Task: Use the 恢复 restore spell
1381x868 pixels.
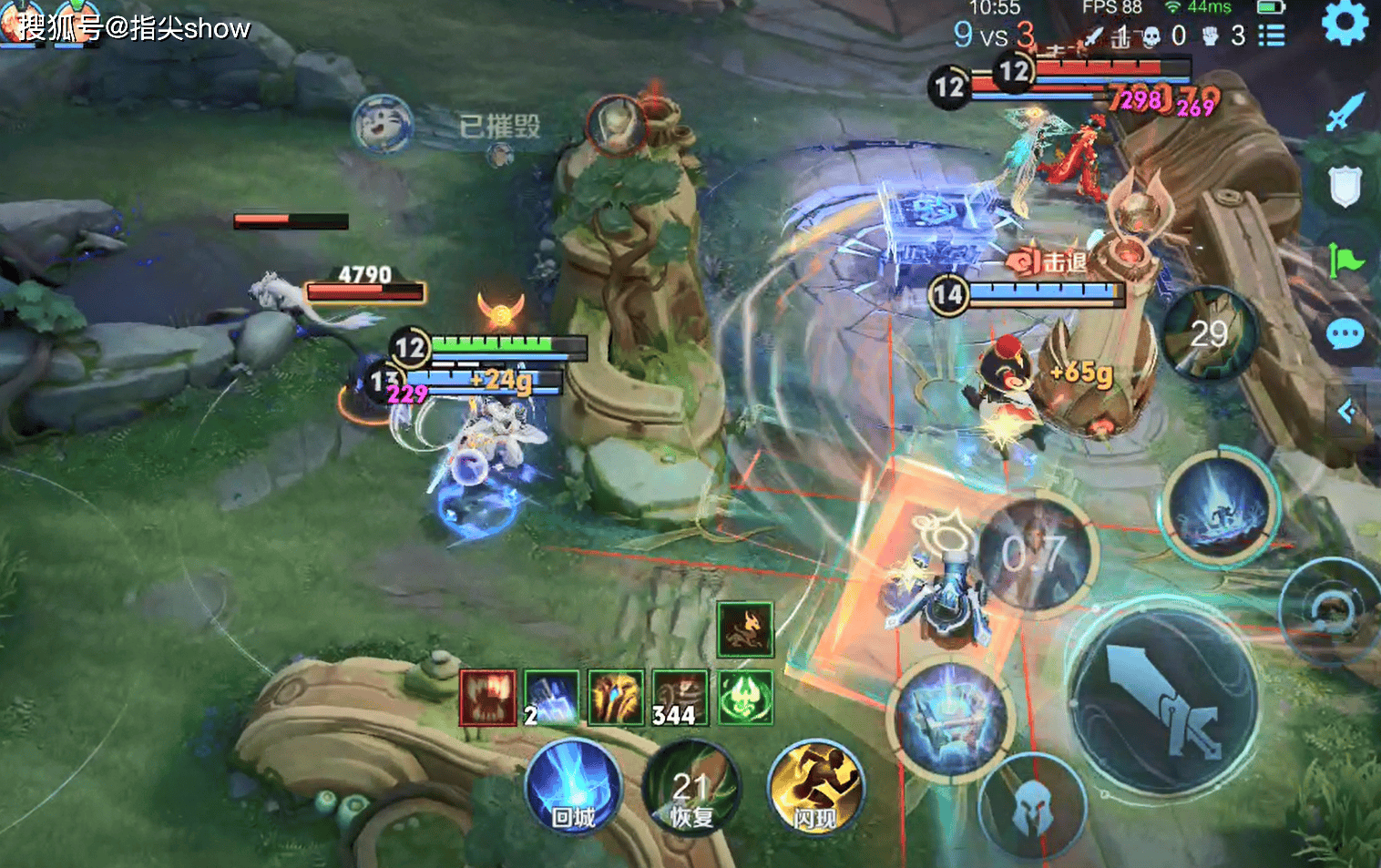Action: point(691,790)
